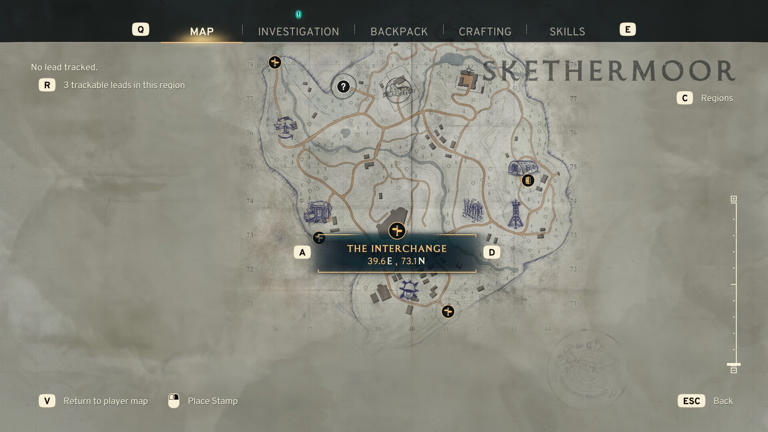This screenshot has height=432, width=768.
Task: Click the question mark map marker
Action: (x=343, y=87)
